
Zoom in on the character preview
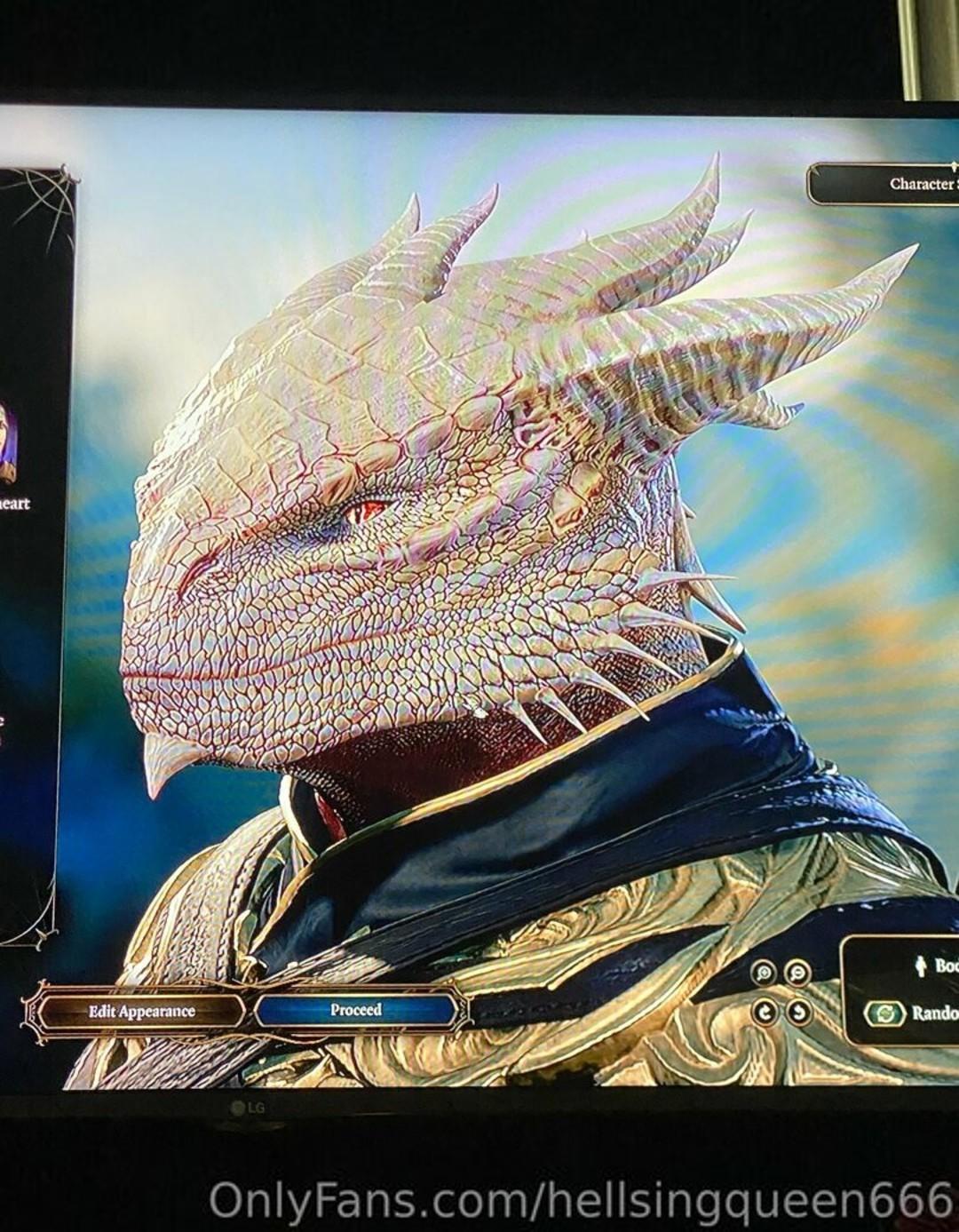click(x=764, y=973)
